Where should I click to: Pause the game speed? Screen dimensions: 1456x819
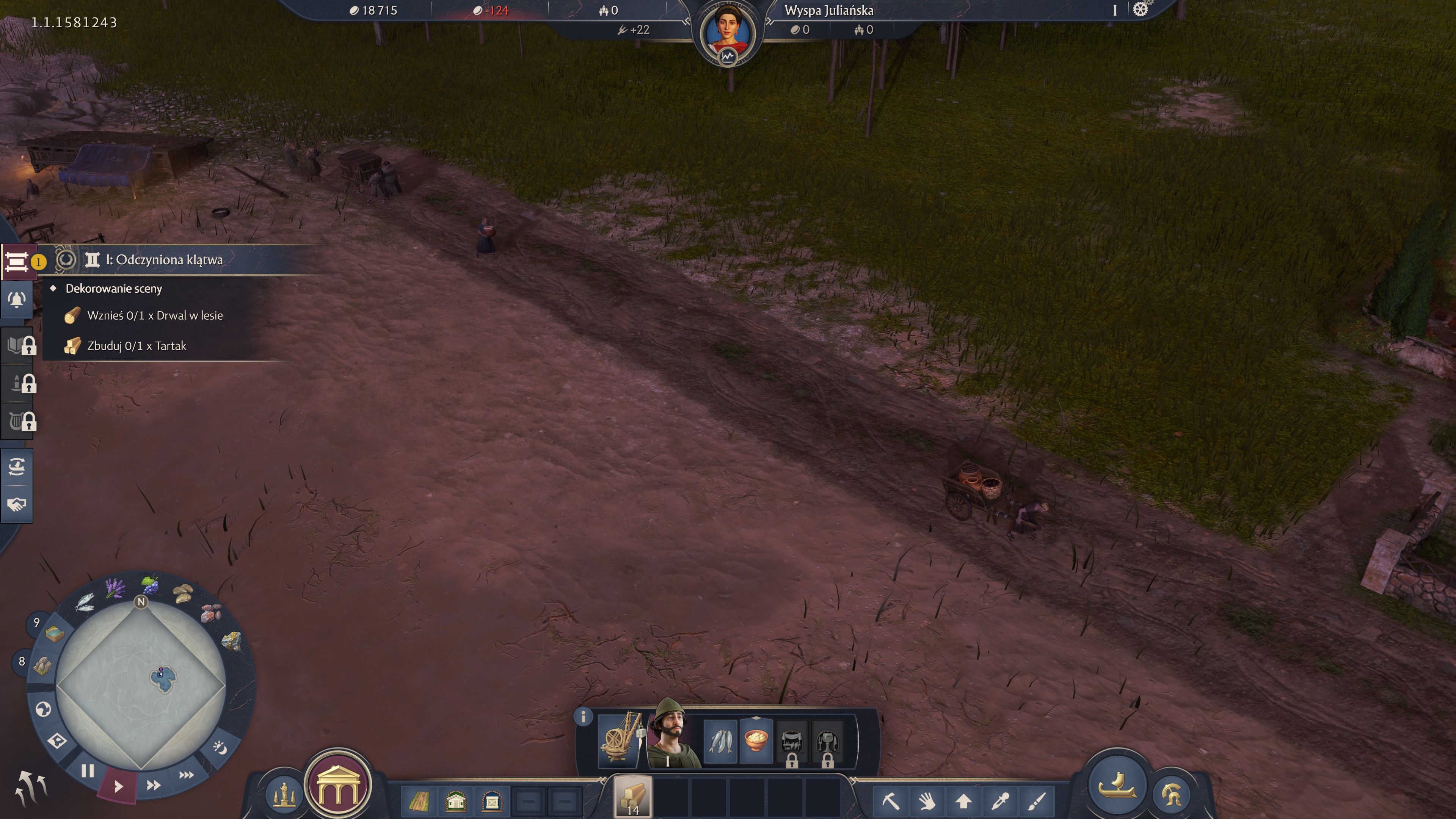(x=88, y=771)
